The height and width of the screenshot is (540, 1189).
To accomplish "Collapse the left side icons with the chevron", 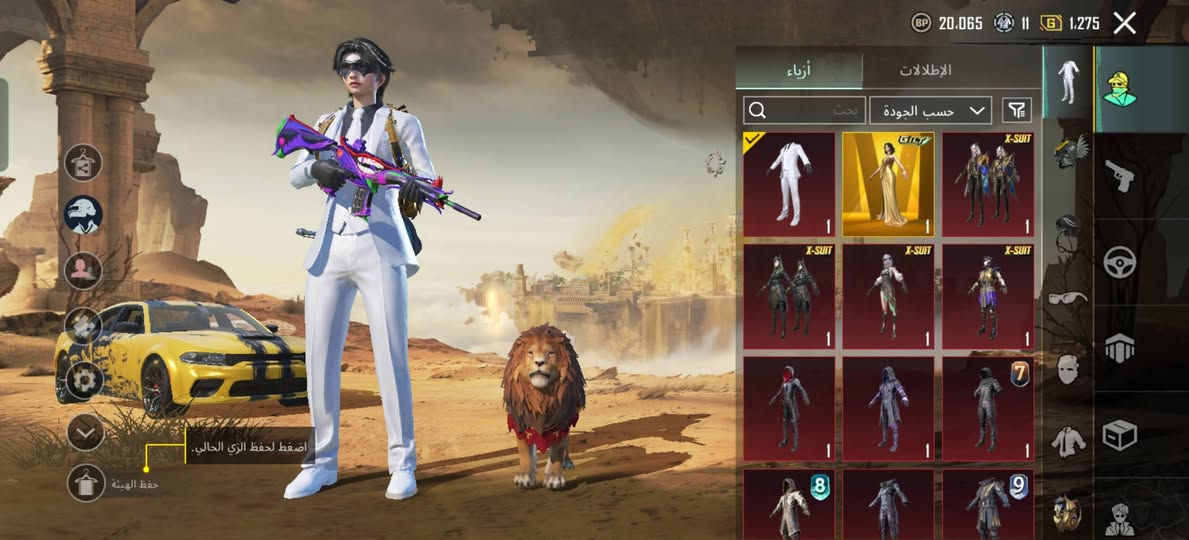I will 85,432.
